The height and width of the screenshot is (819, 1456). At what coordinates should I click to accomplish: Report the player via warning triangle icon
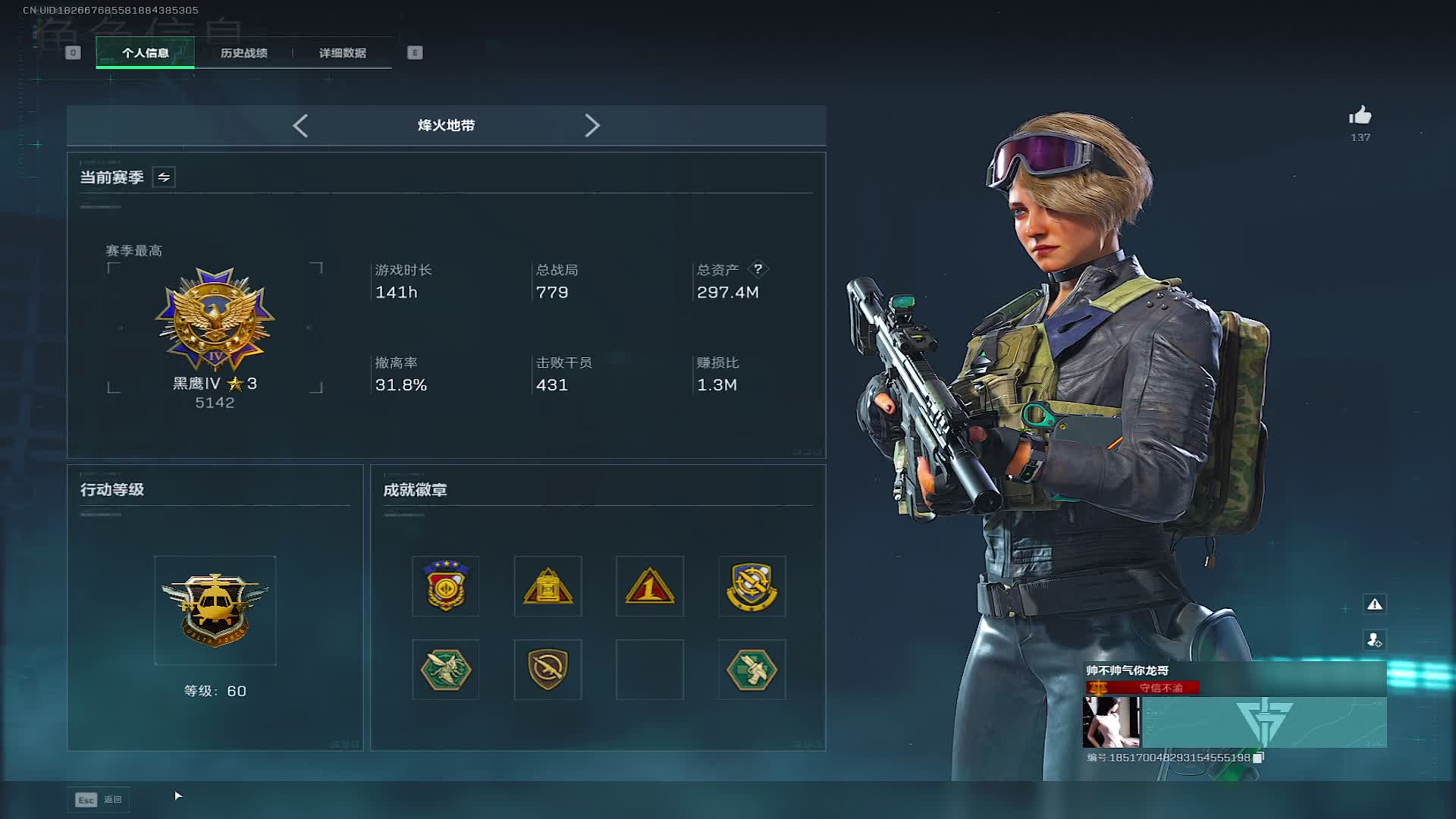[x=1375, y=604]
